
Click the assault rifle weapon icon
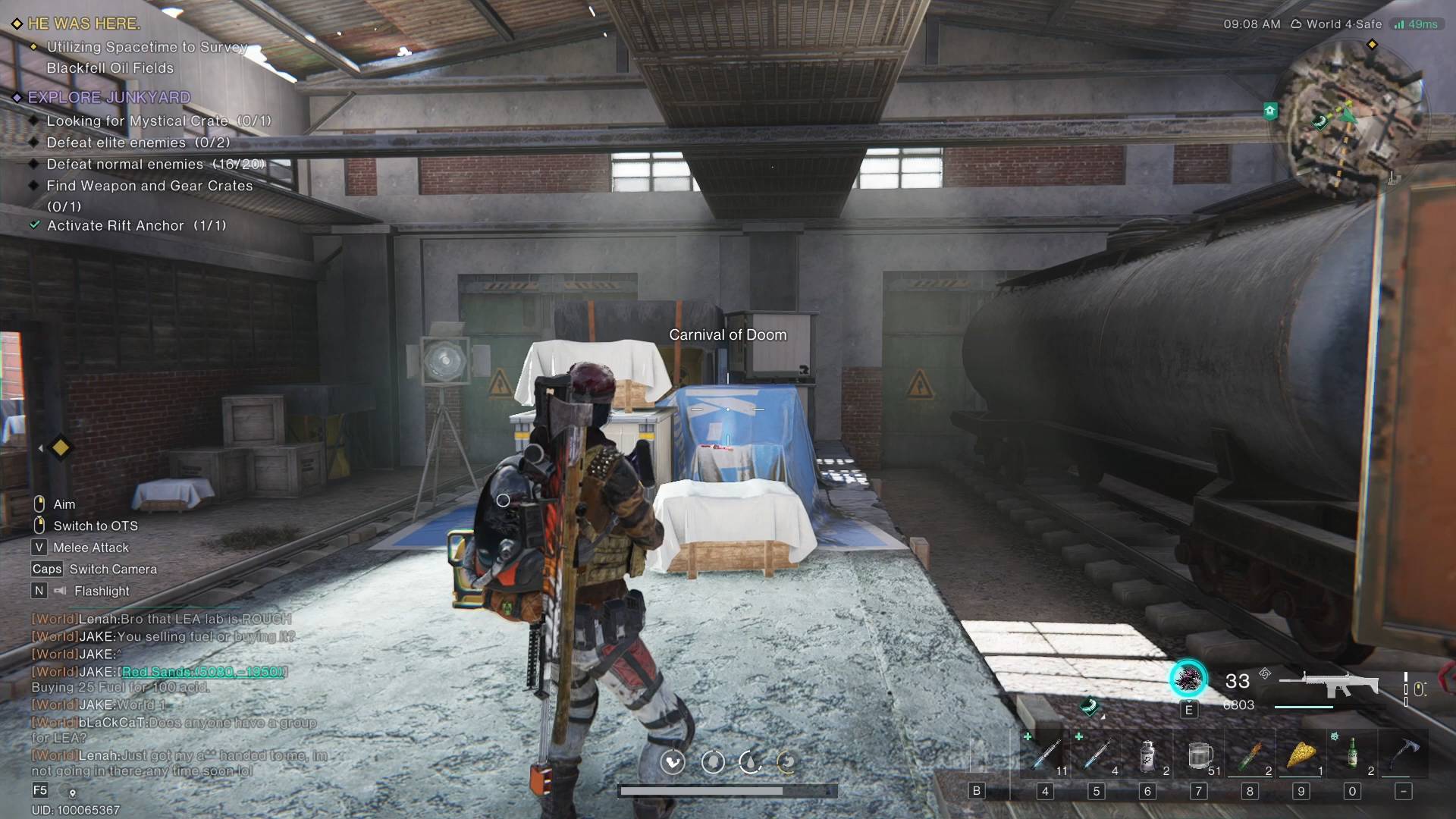pyautogui.click(x=1329, y=684)
